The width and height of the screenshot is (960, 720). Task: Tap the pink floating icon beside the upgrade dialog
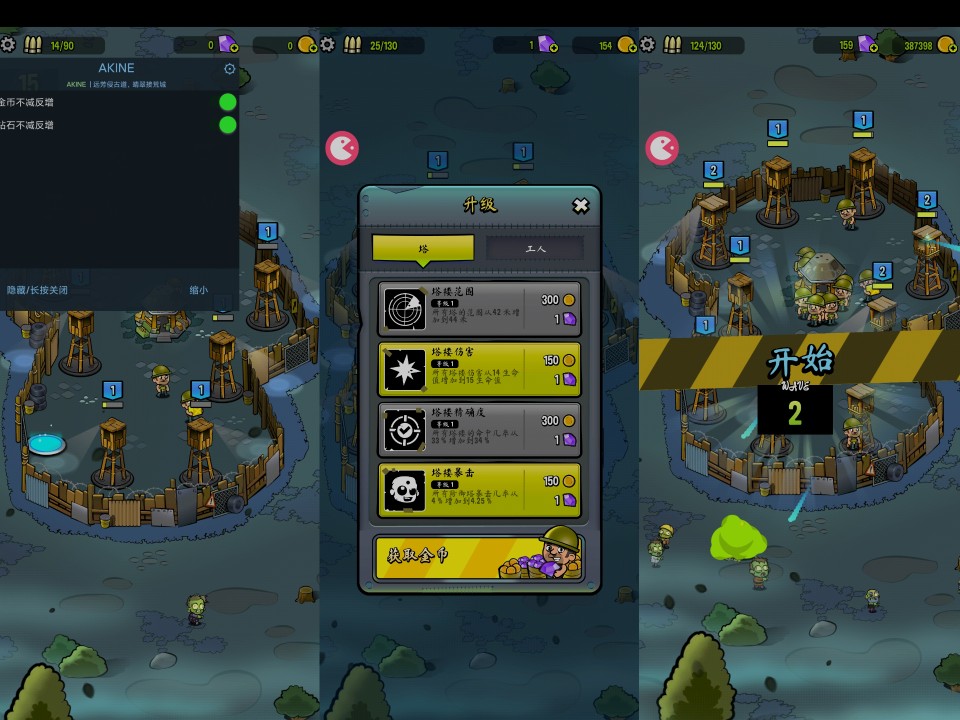[x=342, y=149]
